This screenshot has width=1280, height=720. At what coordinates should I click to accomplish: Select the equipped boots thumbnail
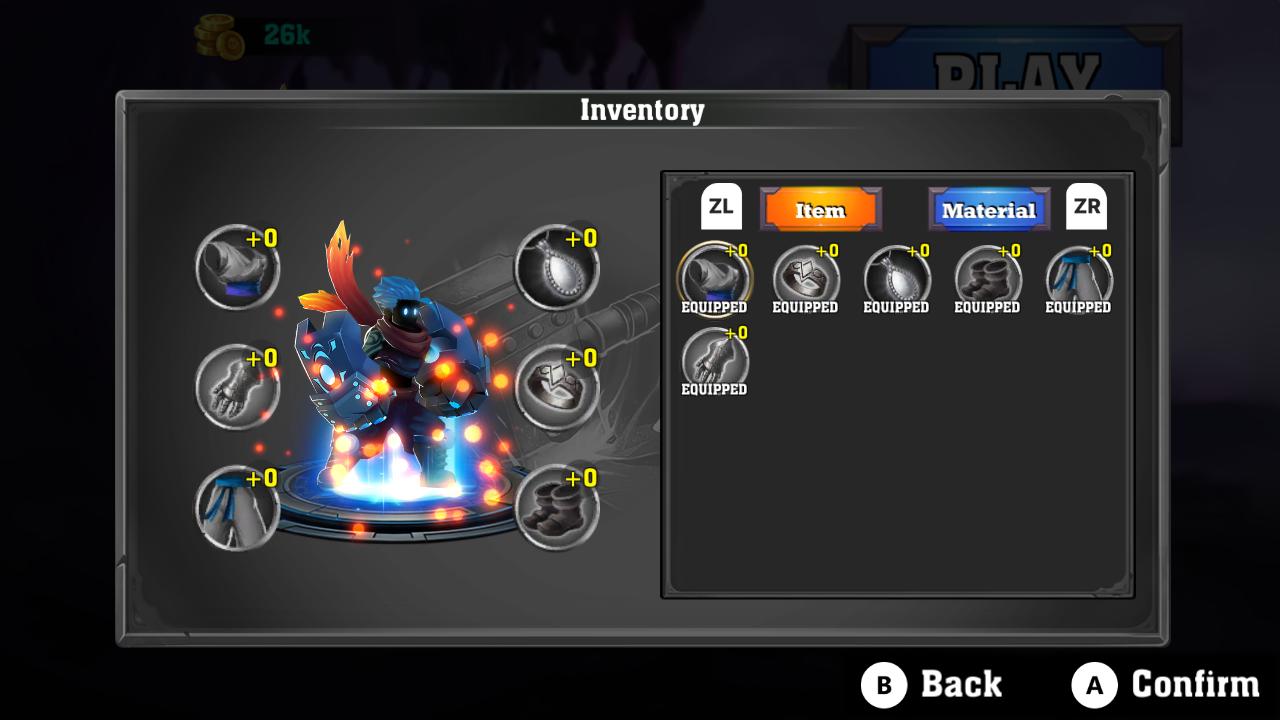[x=987, y=278]
